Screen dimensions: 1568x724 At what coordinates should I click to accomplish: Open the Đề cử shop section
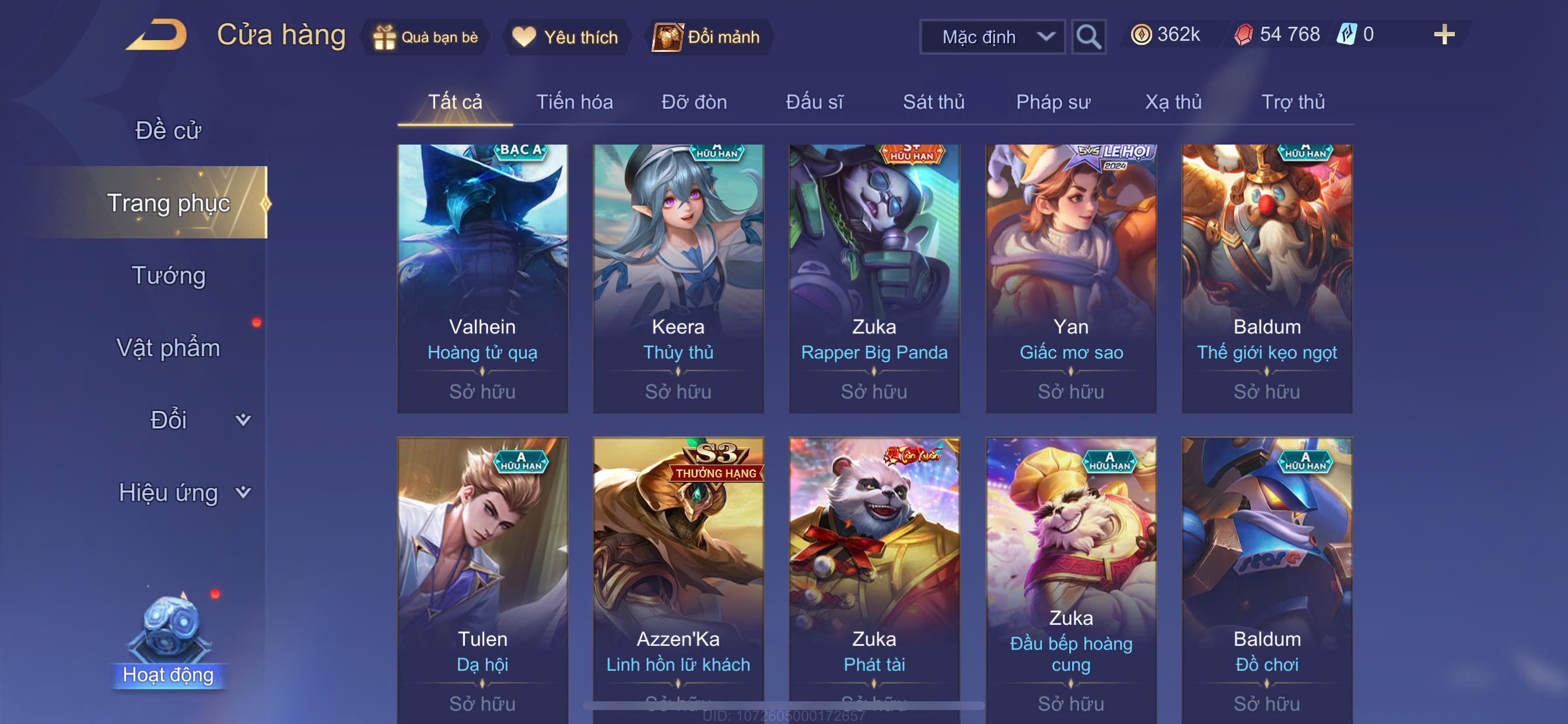(167, 131)
